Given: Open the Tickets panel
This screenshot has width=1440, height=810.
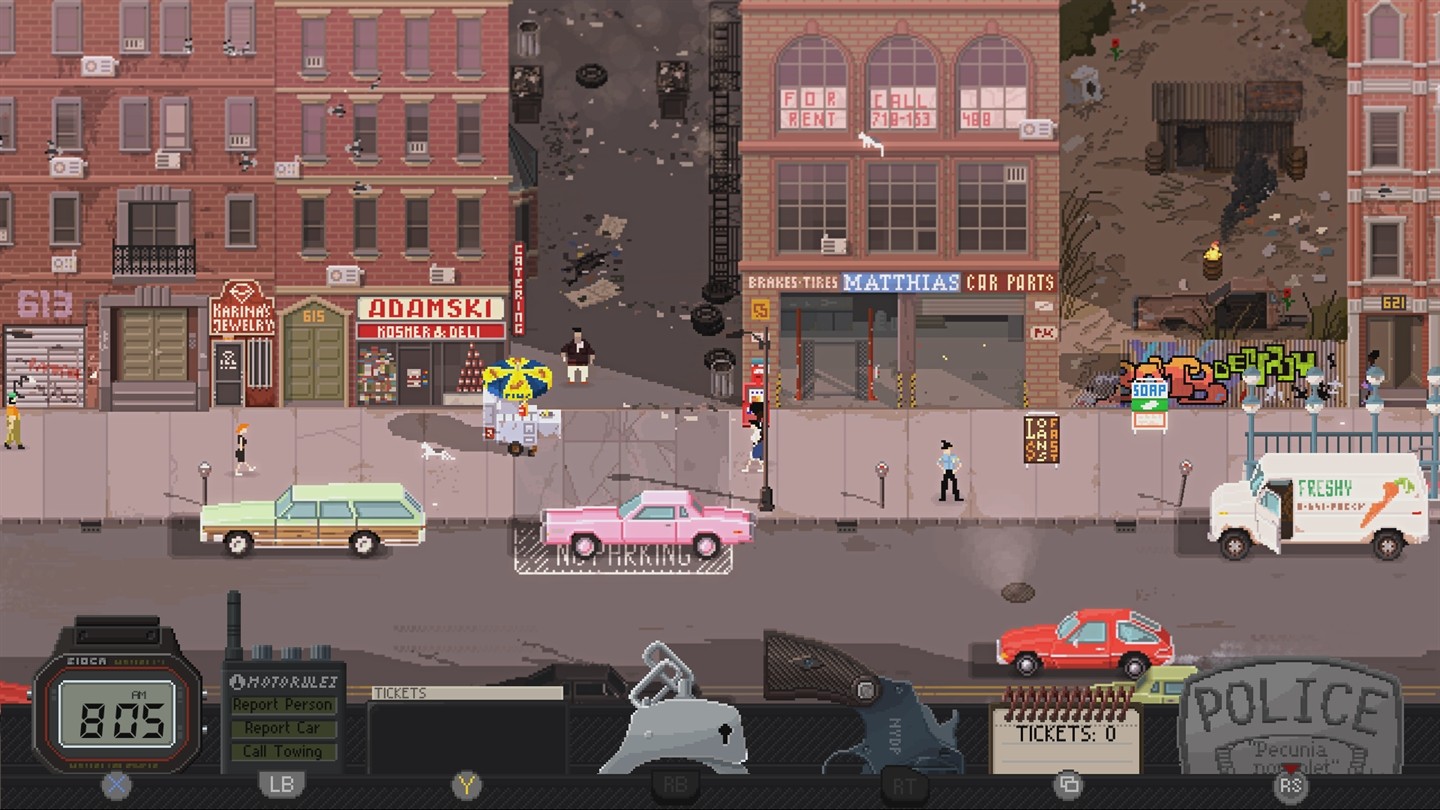Looking at the screenshot, I should click(x=467, y=693).
